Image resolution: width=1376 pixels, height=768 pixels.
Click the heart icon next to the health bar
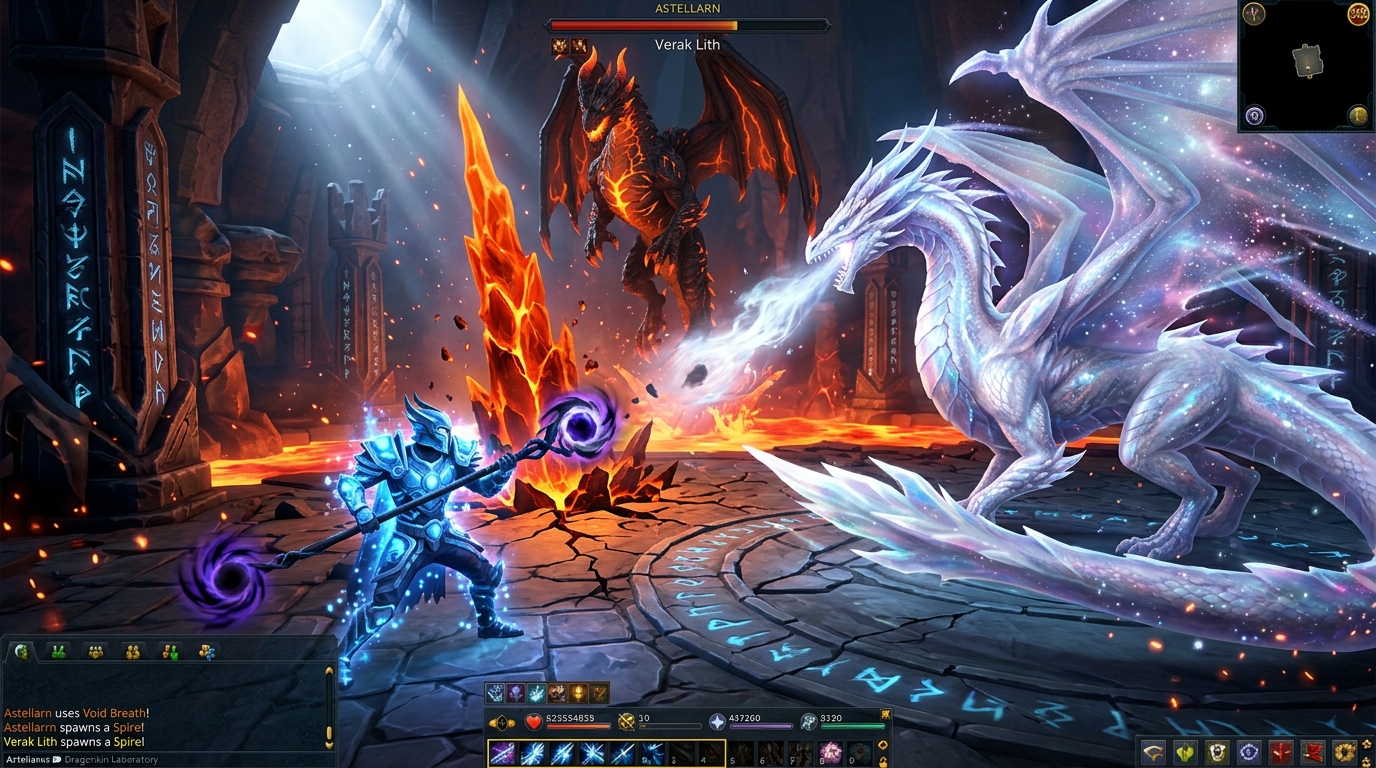(533, 722)
